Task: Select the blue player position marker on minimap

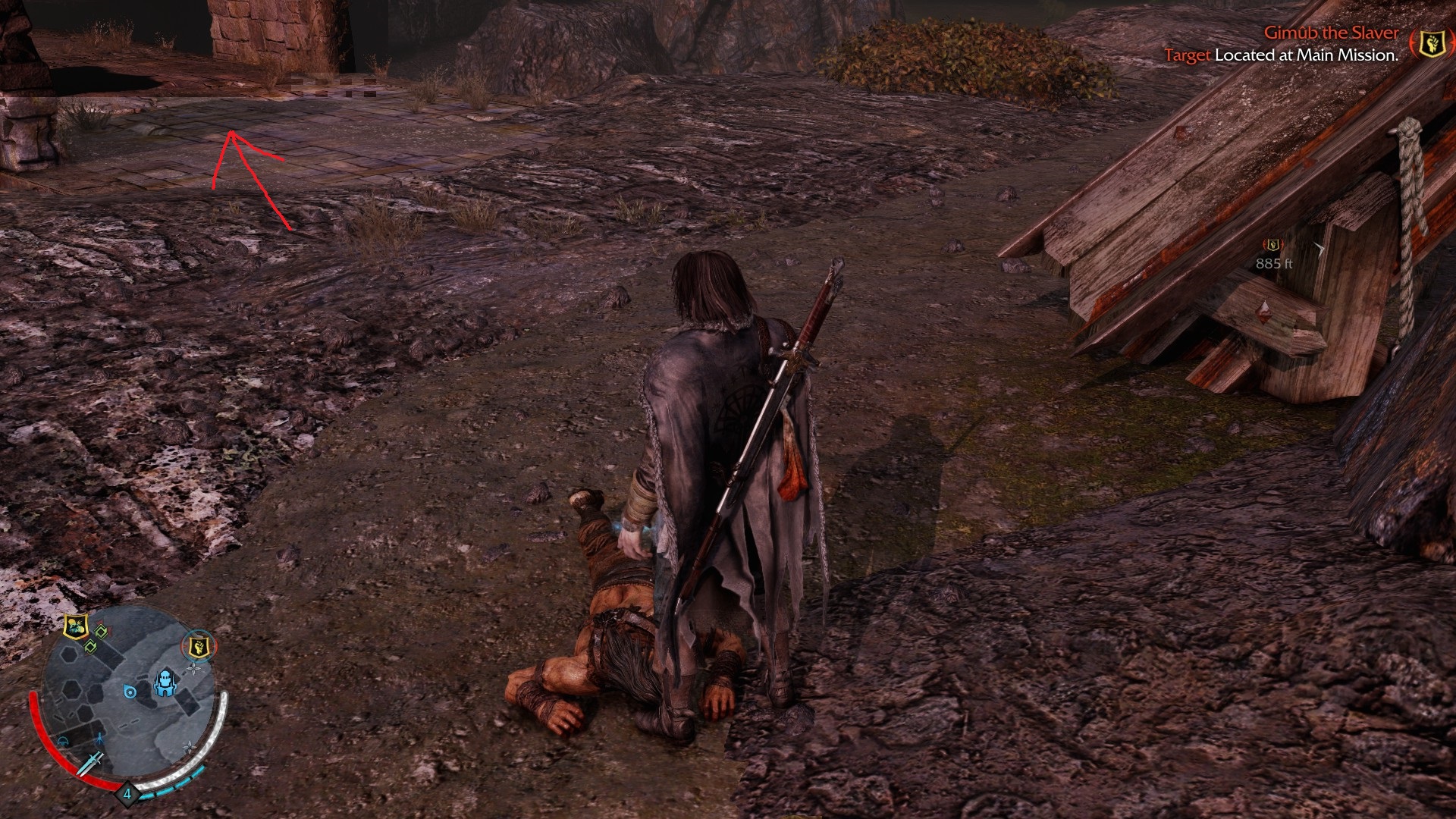Action: point(130,692)
